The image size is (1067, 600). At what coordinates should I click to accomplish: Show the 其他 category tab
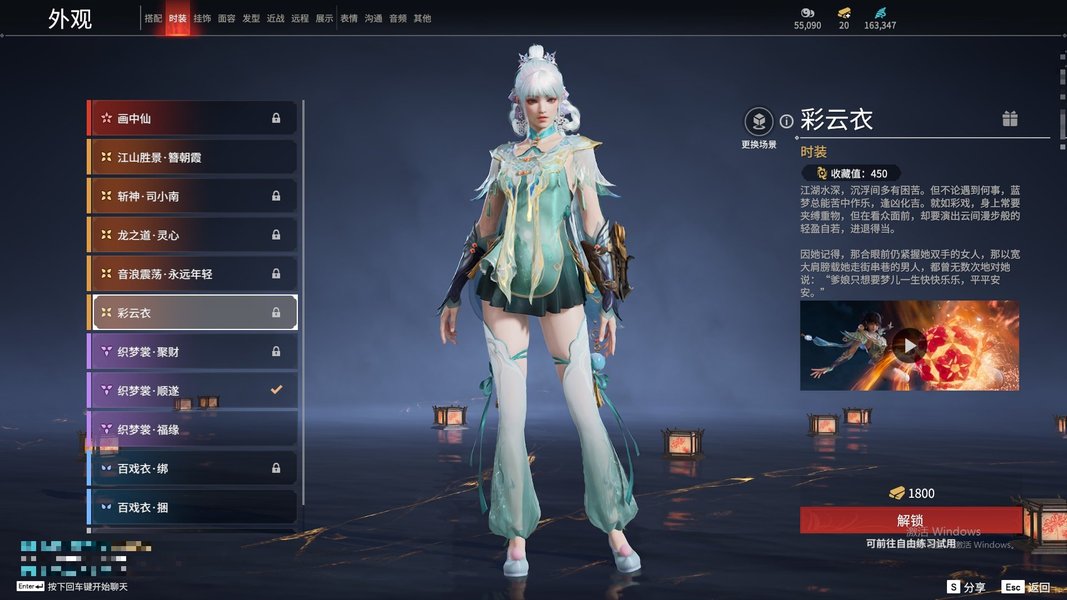(422, 18)
